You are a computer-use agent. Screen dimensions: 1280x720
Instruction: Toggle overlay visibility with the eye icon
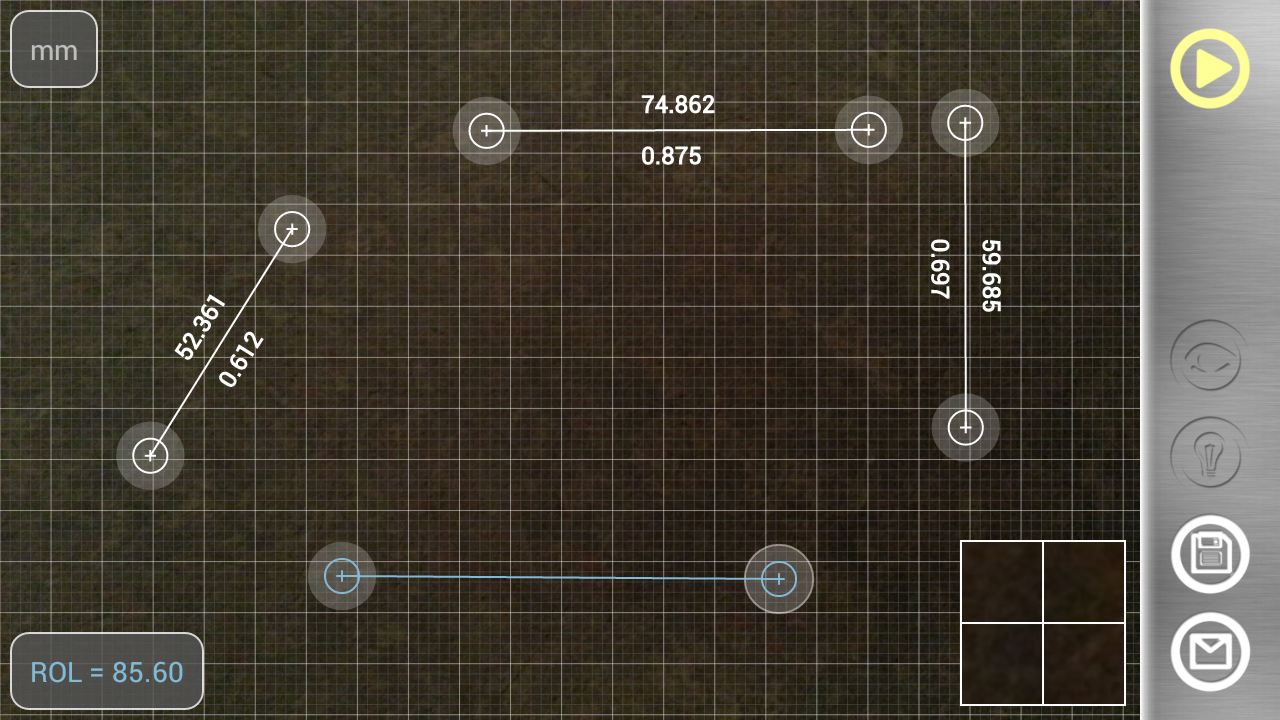[1208, 357]
